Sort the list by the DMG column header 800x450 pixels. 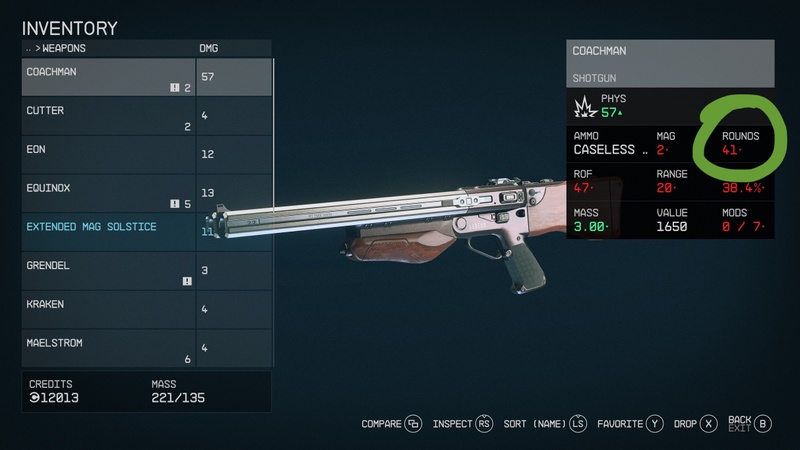(x=210, y=48)
